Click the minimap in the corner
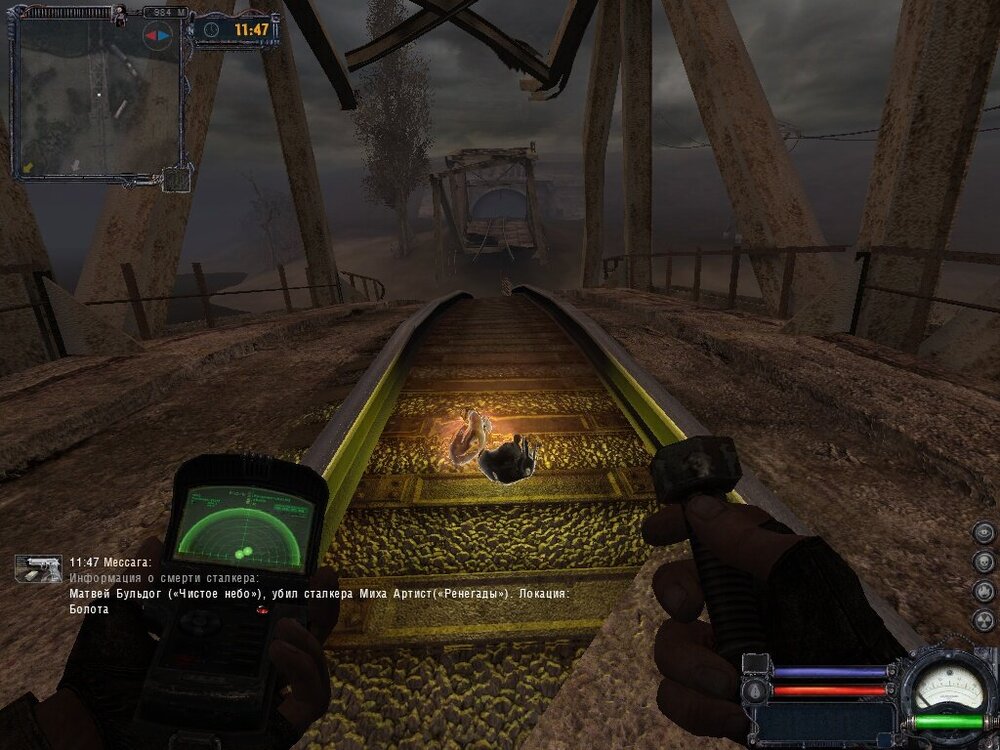Viewport: 1000px width, 750px height. point(98,98)
